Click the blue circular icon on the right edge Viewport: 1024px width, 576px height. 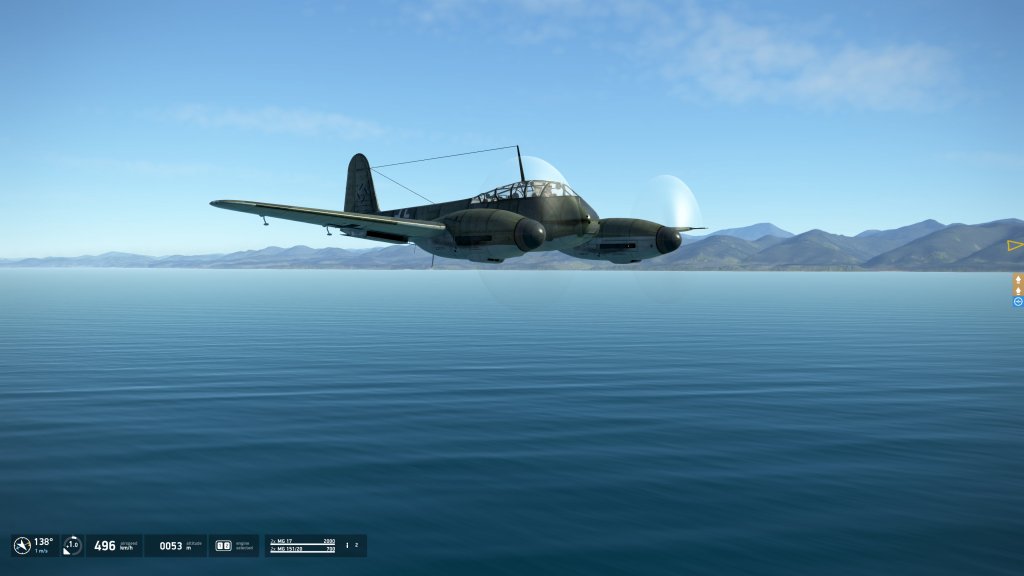point(1018,301)
